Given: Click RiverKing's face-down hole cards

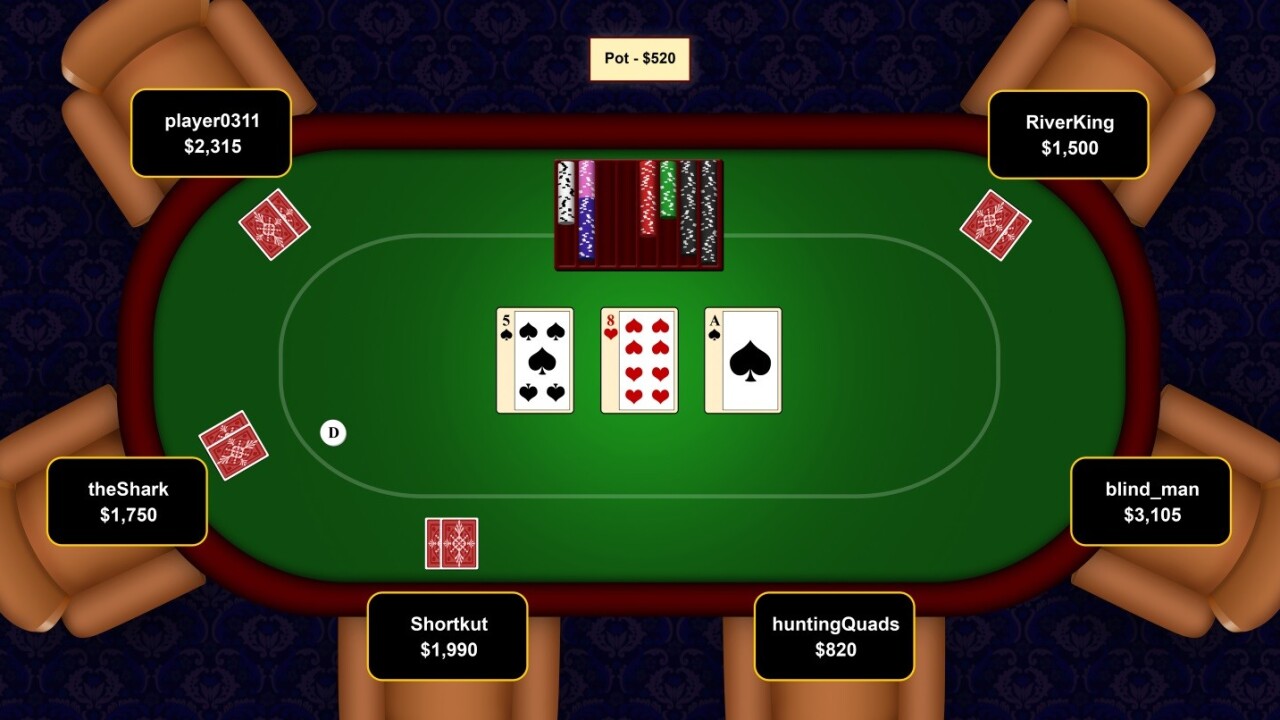Looking at the screenshot, I should (x=995, y=225).
